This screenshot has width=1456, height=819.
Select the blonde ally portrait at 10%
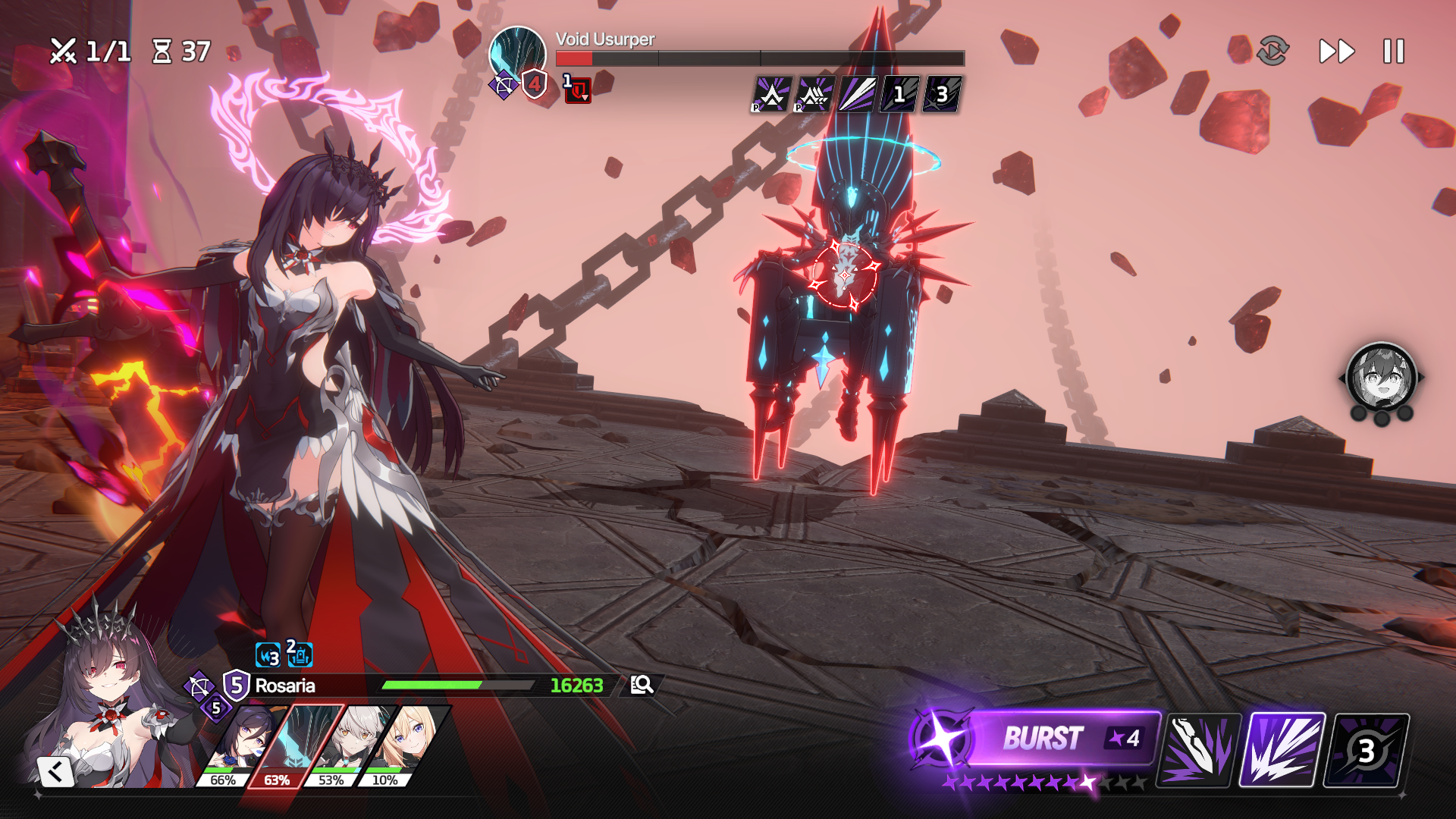point(400,745)
